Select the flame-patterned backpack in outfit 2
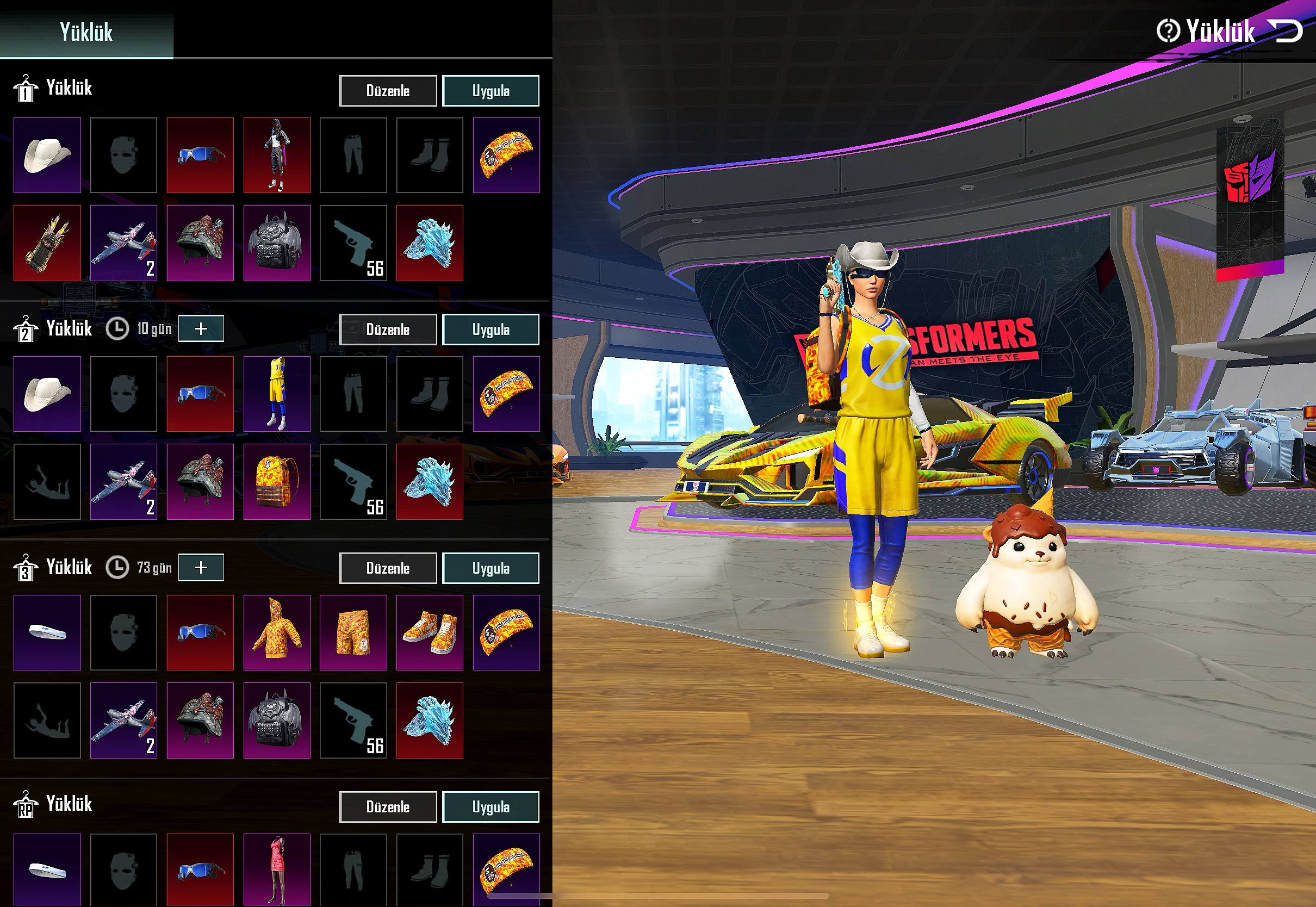The height and width of the screenshot is (907, 1316). [x=277, y=482]
